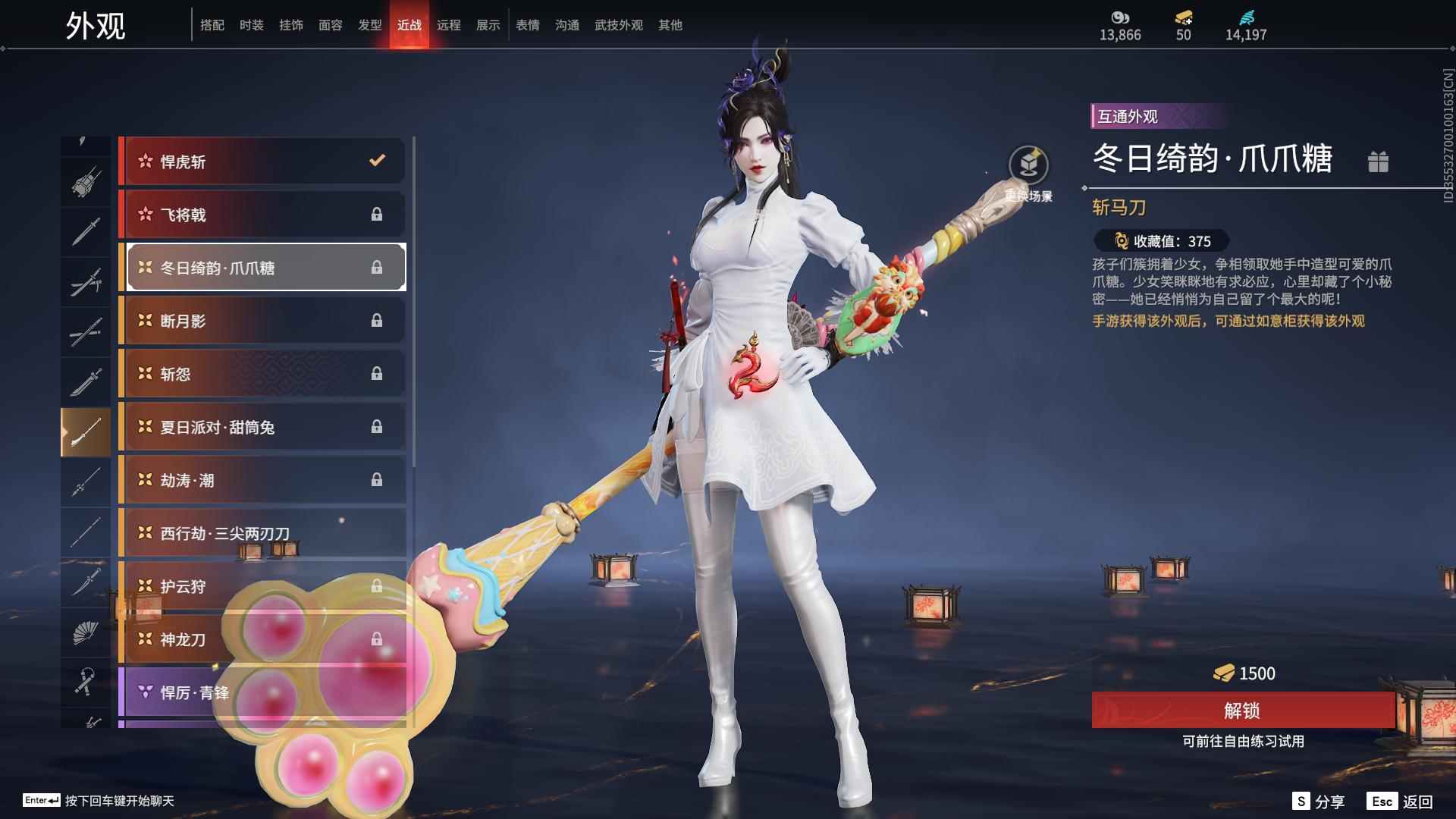This screenshot has height=819, width=1456.
Task: Switch to the 远程 tab
Action: (x=450, y=24)
